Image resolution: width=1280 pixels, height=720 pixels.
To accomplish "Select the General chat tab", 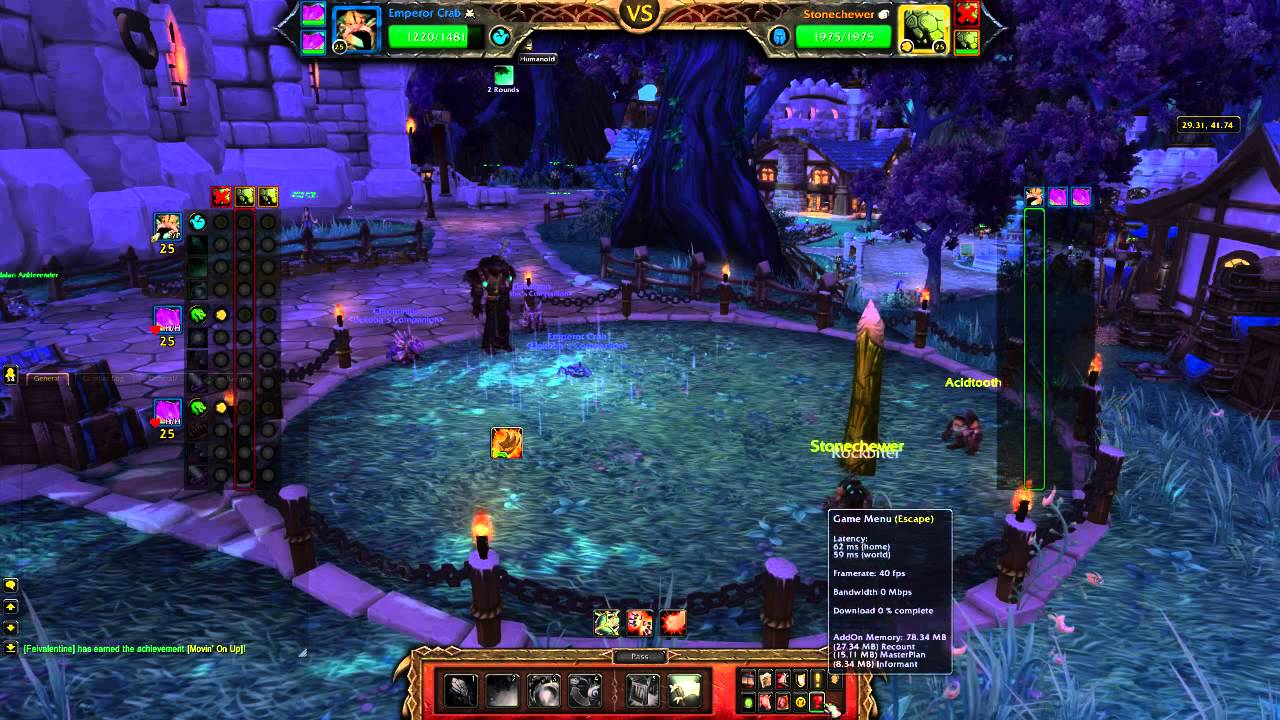I will point(47,378).
